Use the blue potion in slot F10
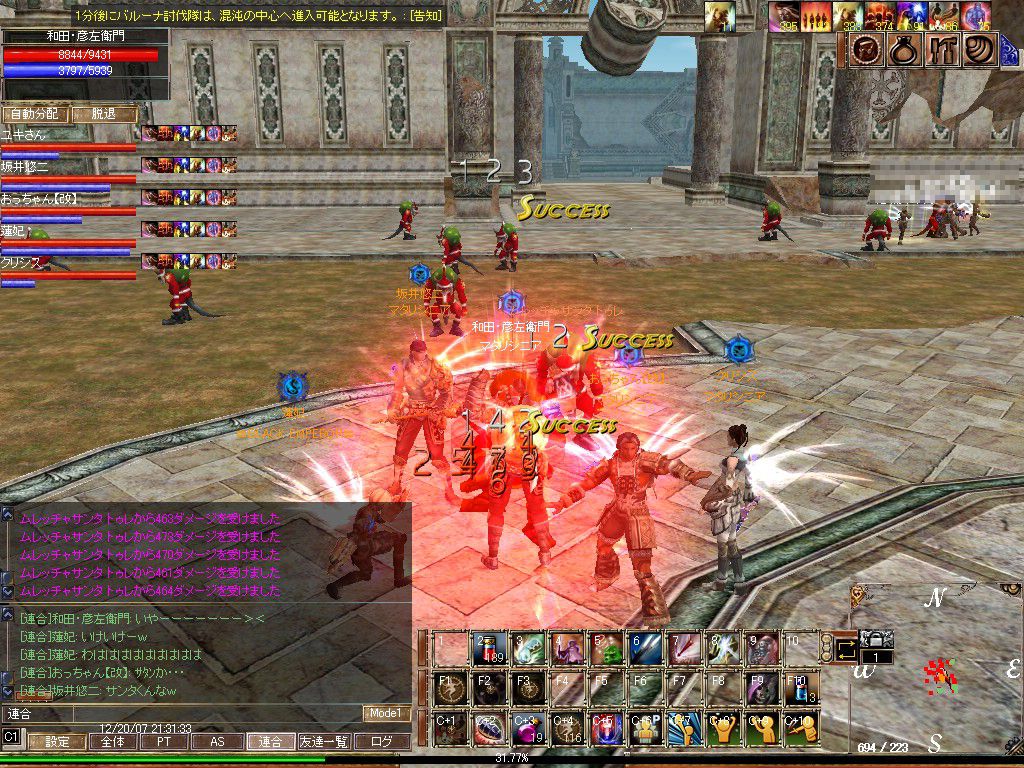The image size is (1024, 768). click(x=801, y=690)
